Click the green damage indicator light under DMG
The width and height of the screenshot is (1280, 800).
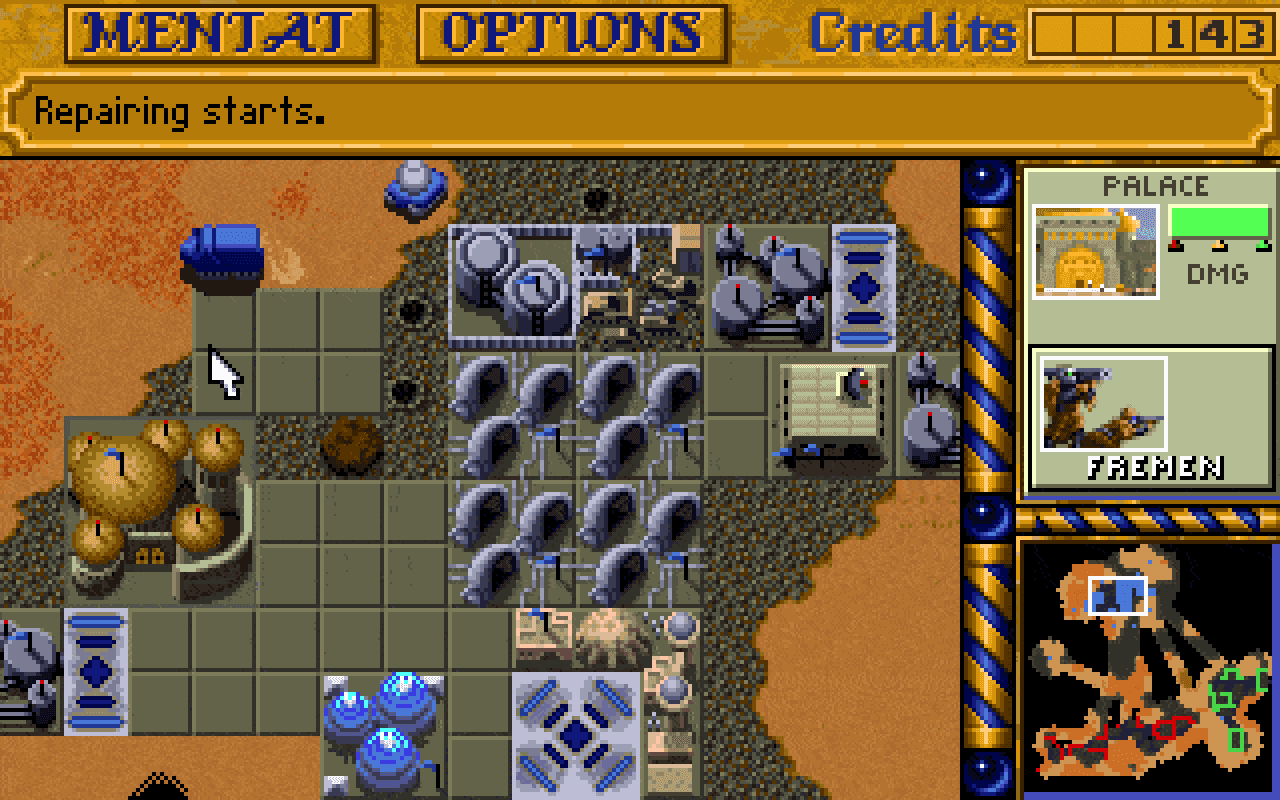pos(1261,246)
